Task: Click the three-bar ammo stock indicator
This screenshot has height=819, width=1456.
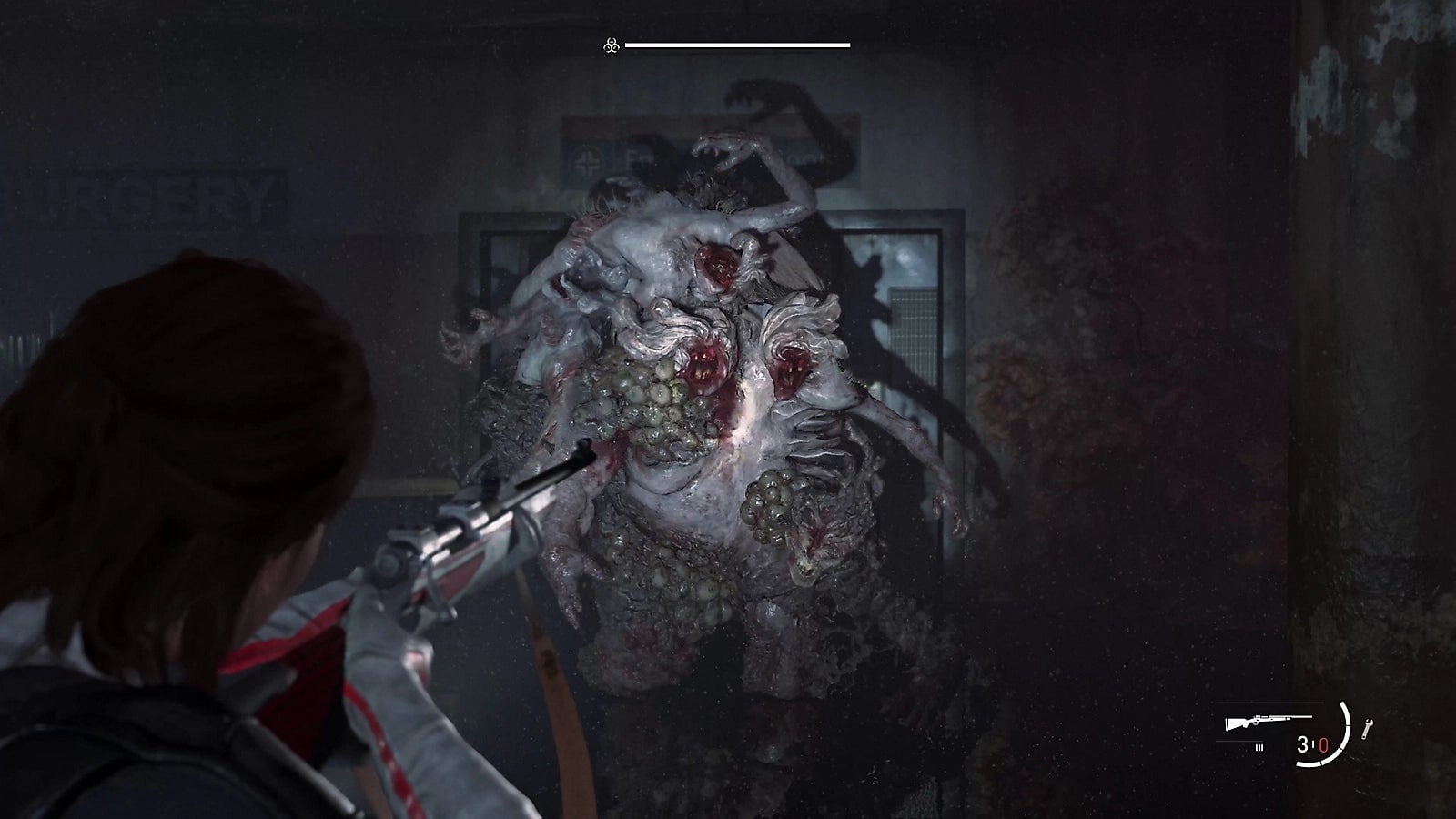Action: click(x=1259, y=747)
